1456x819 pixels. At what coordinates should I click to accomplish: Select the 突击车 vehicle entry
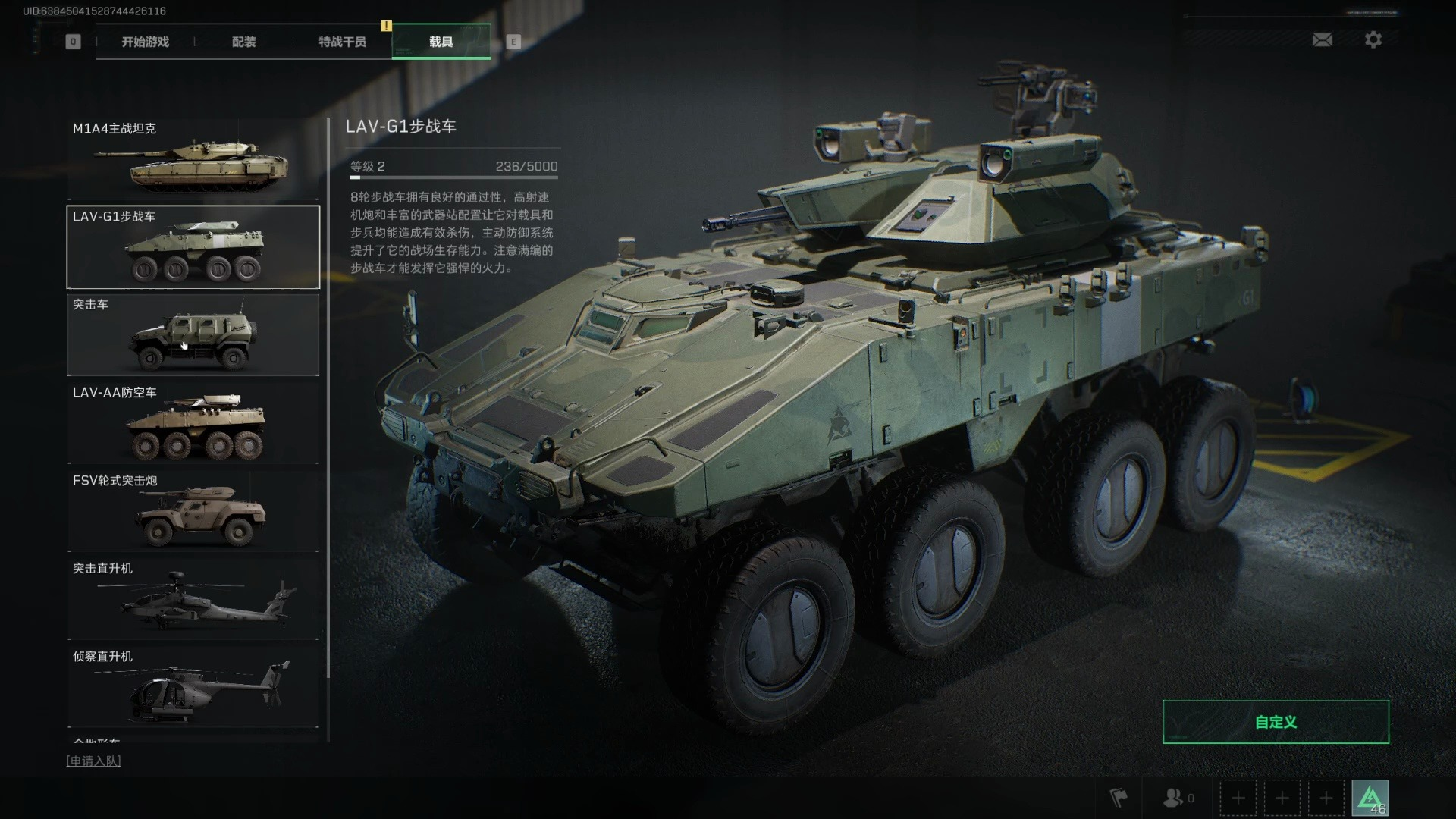point(193,334)
